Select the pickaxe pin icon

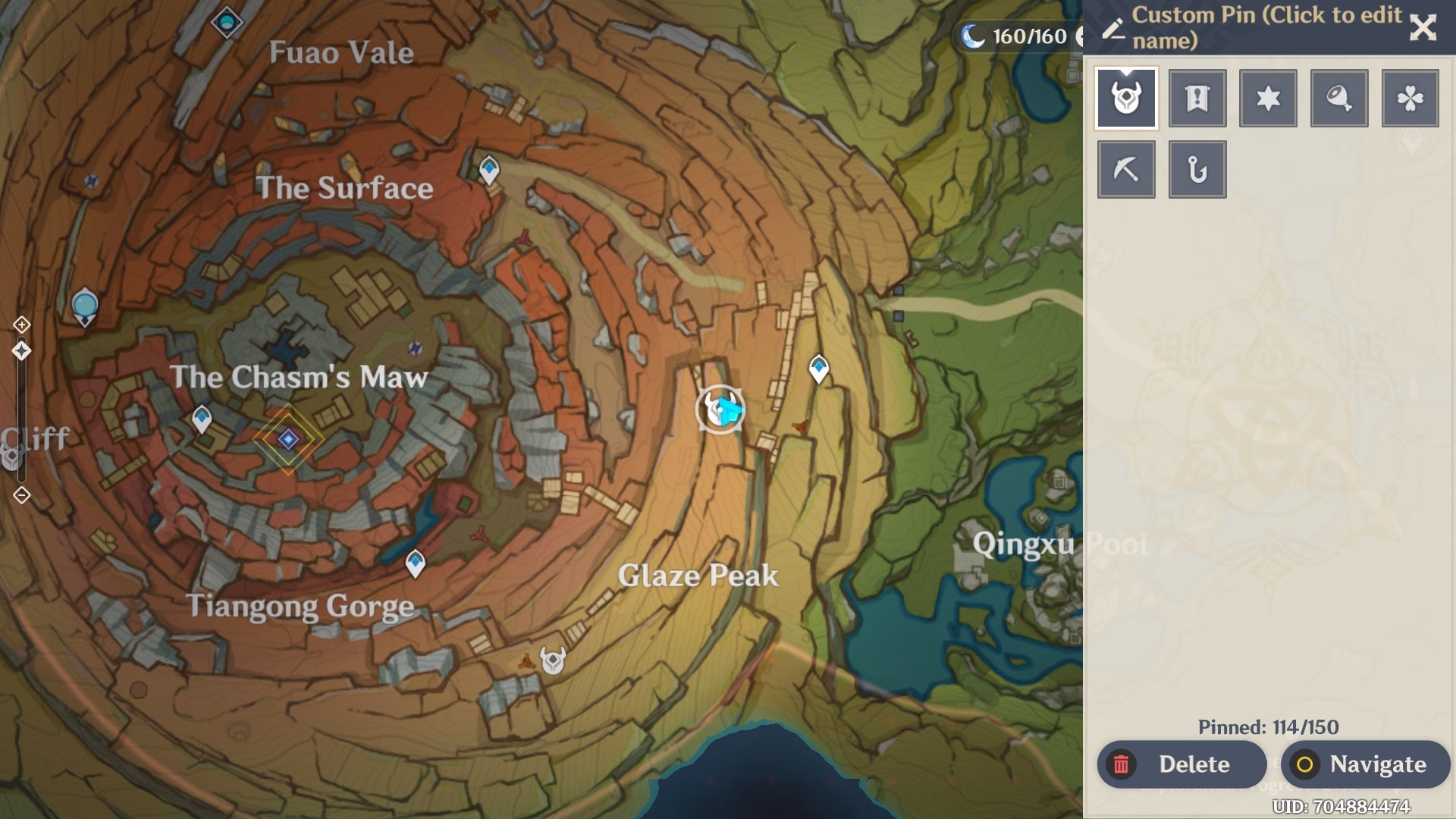pyautogui.click(x=1125, y=168)
